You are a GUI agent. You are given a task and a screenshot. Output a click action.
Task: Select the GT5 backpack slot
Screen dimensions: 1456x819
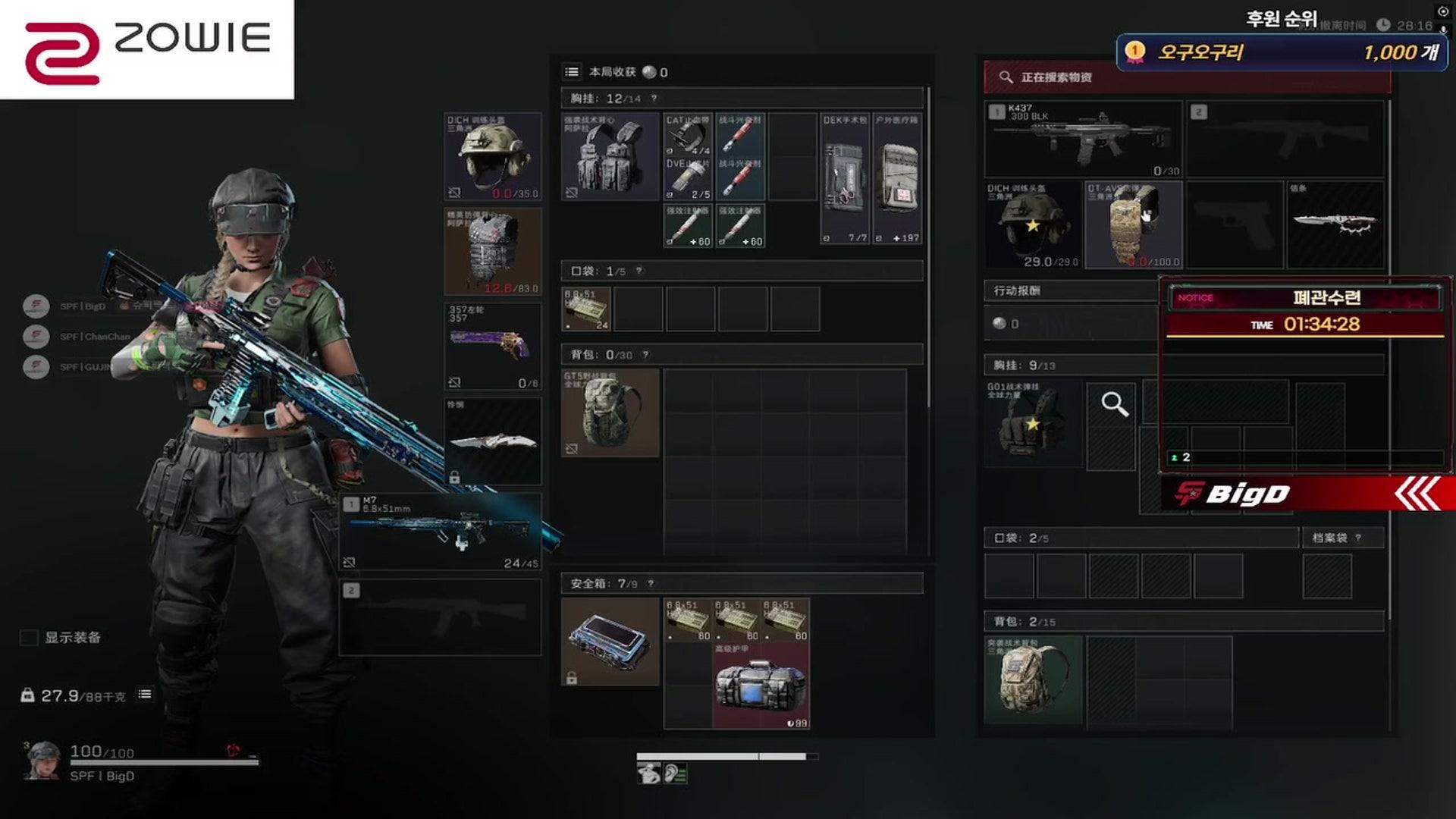610,413
